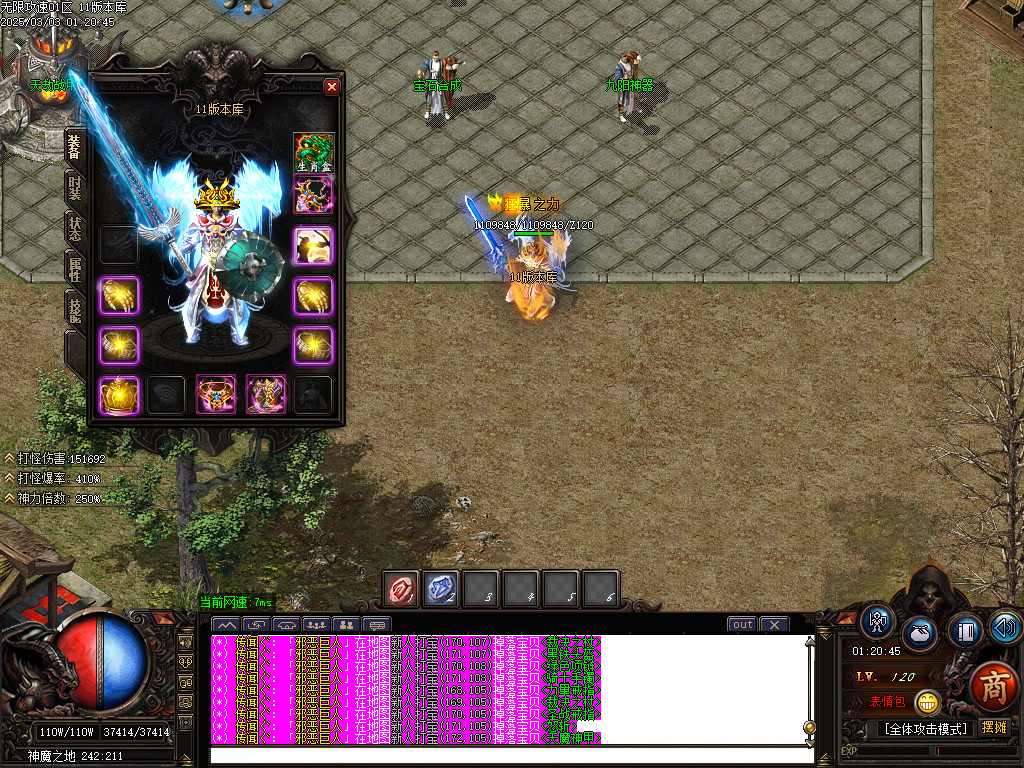Open the 状态 status tab
This screenshot has height=768, width=1024.
tap(75, 228)
